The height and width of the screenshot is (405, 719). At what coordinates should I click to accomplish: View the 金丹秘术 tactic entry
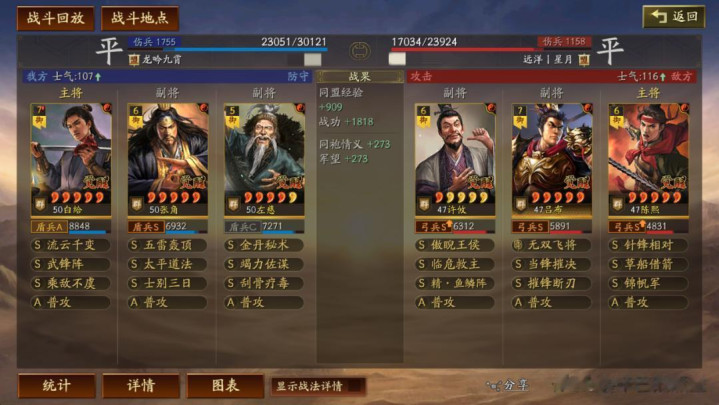pyautogui.click(x=264, y=245)
